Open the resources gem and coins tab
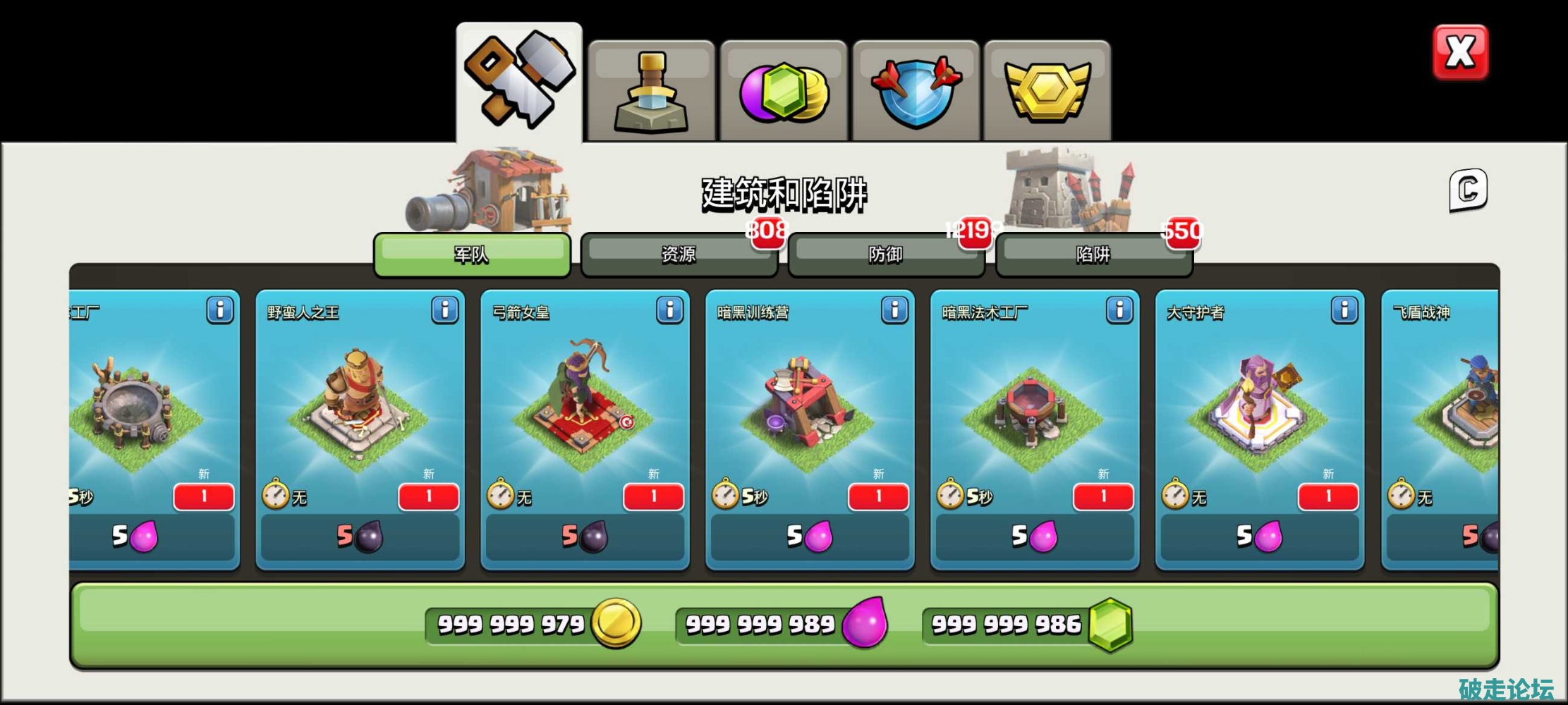1568x705 pixels. [783, 92]
